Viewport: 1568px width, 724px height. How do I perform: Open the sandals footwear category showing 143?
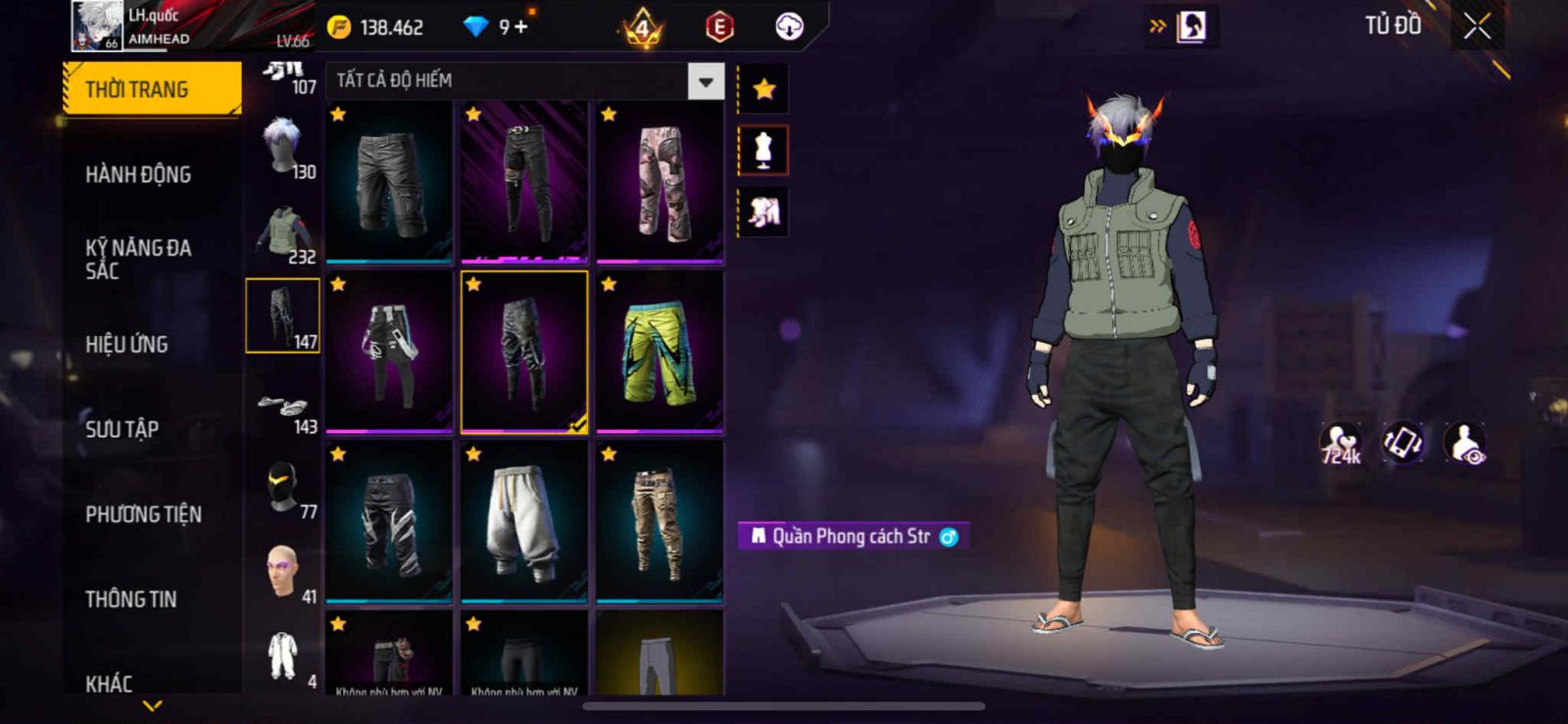coord(283,411)
